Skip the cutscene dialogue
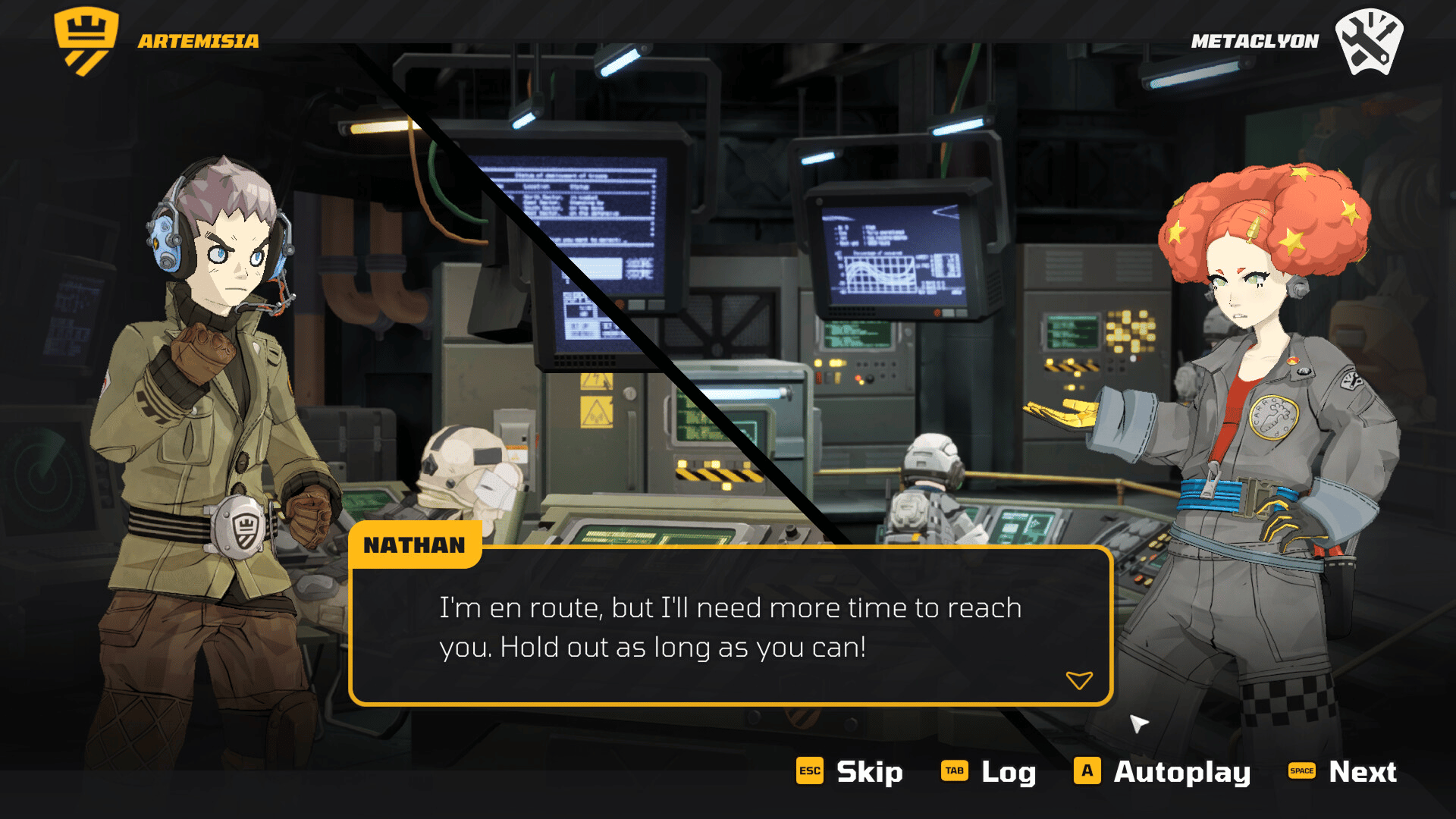This screenshot has height=819, width=1456. (x=850, y=771)
